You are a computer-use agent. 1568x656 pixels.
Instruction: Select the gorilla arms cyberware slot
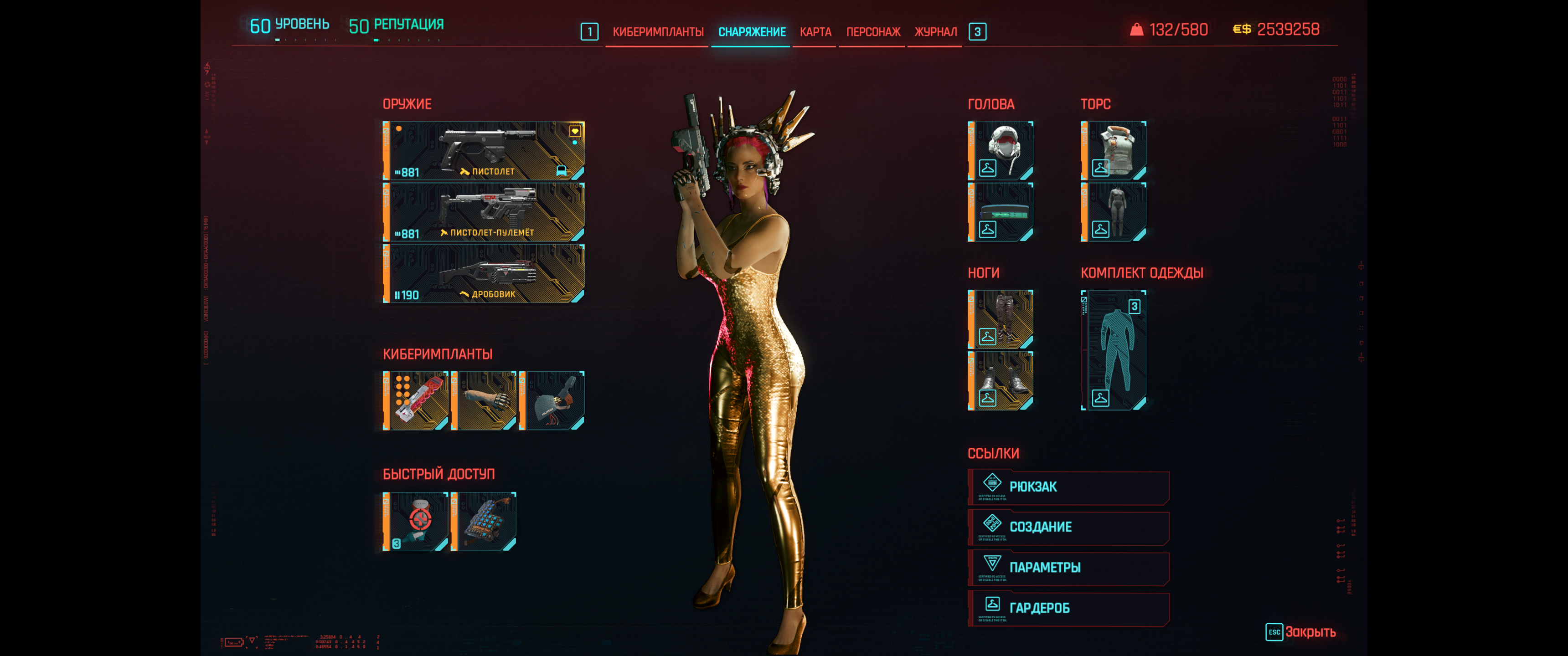coord(484,400)
